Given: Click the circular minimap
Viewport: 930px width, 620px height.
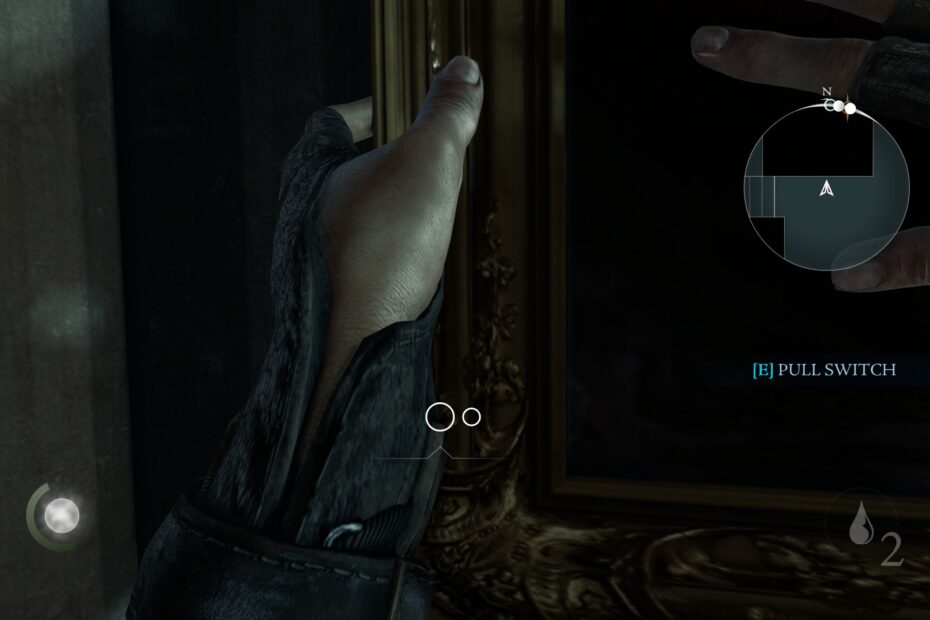Looking at the screenshot, I should tap(826, 187).
